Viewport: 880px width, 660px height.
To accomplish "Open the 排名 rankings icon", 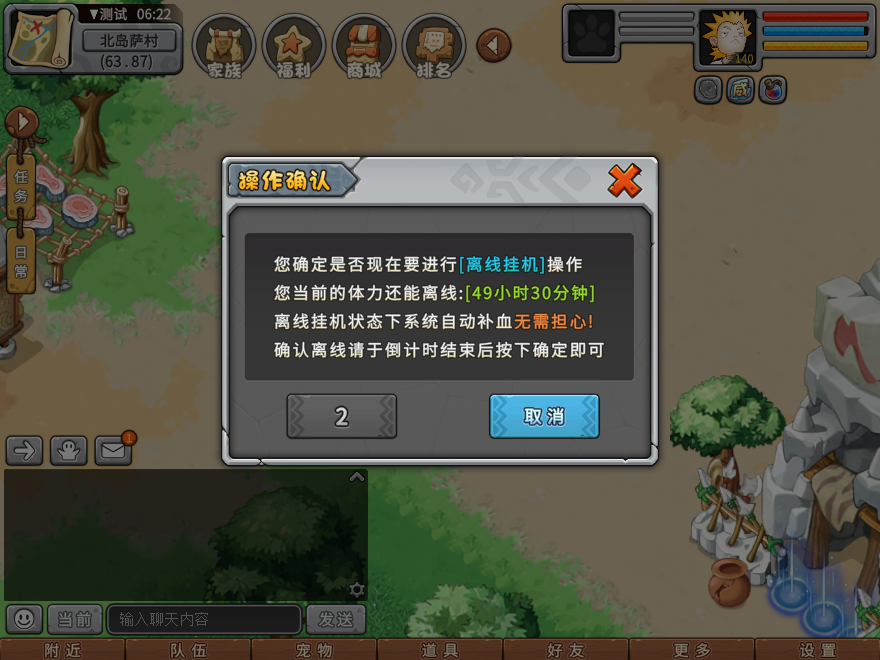I will click(434, 46).
